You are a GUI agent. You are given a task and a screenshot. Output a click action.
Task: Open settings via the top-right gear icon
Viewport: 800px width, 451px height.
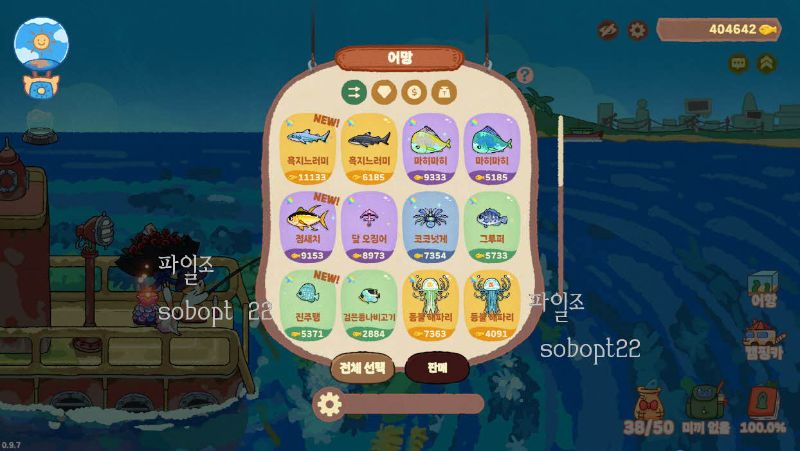637,30
